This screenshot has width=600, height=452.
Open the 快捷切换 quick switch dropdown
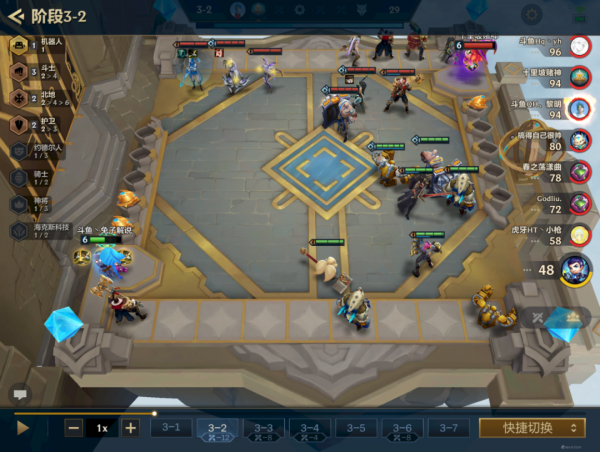coord(531,427)
